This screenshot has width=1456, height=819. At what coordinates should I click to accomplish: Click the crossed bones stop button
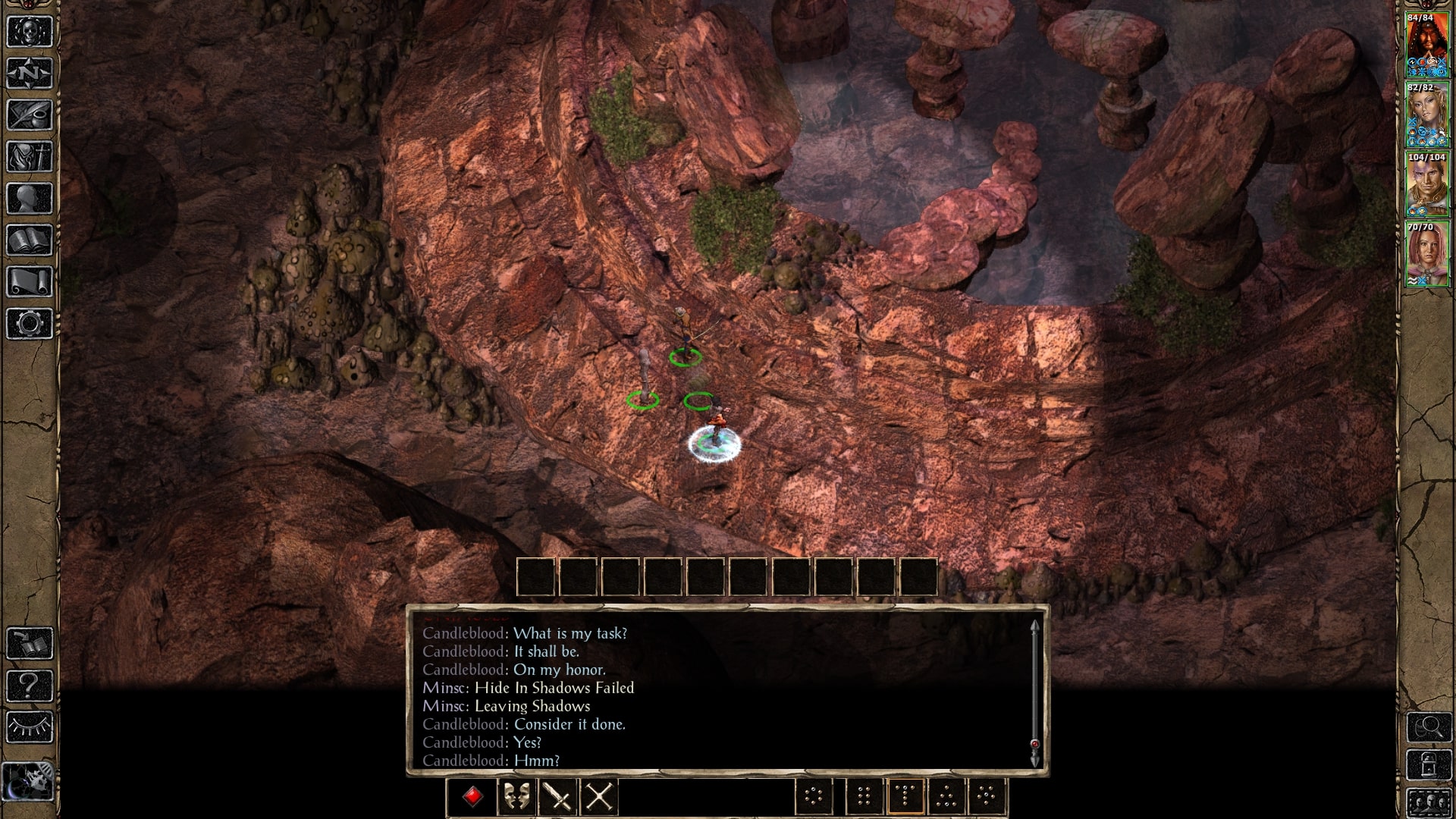coord(599,797)
